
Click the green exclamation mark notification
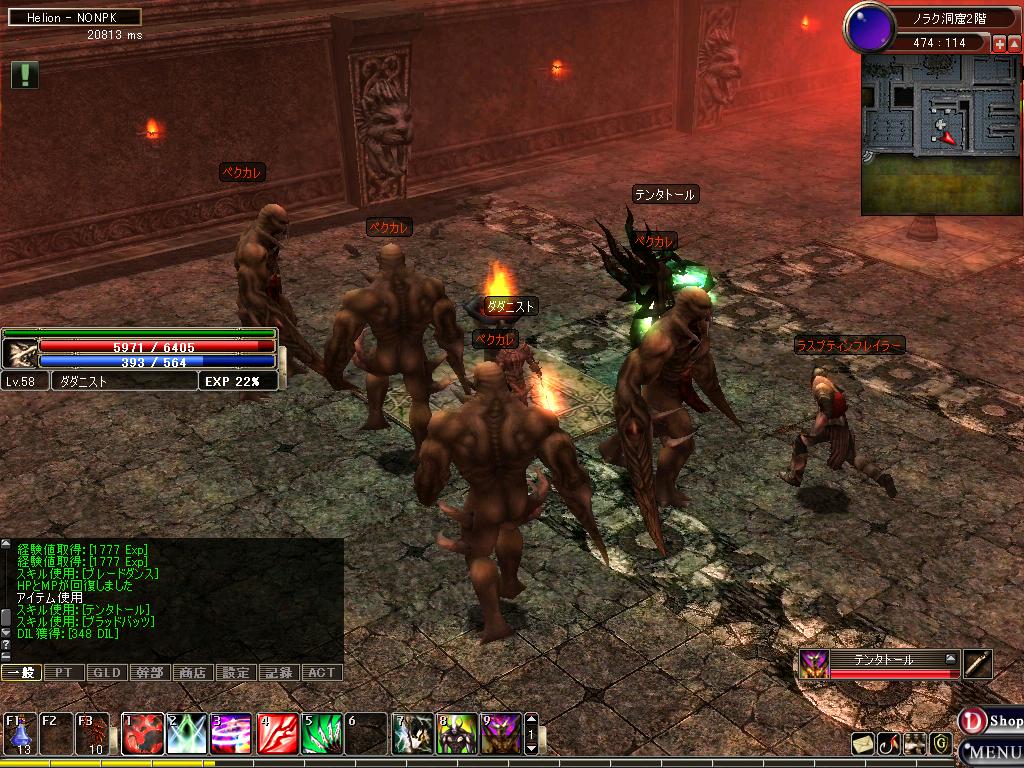pyautogui.click(x=25, y=75)
